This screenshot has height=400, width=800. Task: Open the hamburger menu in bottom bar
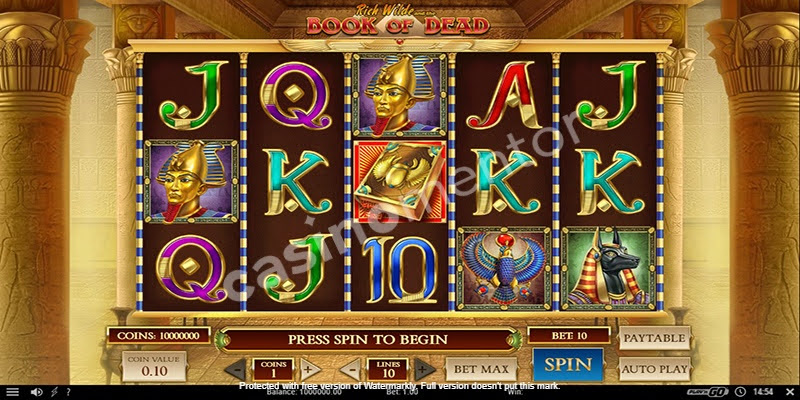click(x=11, y=391)
